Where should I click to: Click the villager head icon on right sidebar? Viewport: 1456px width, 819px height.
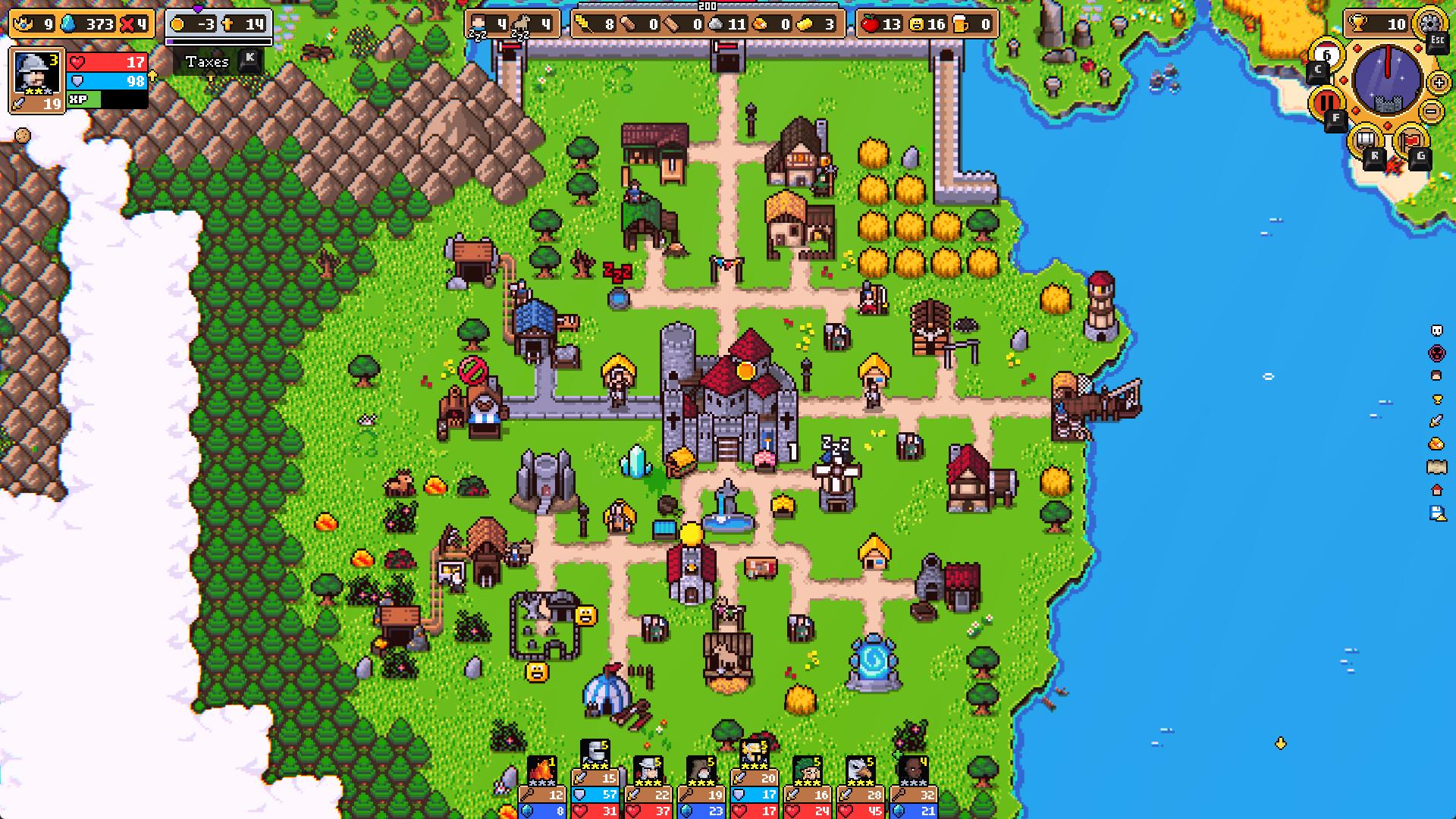(1437, 375)
